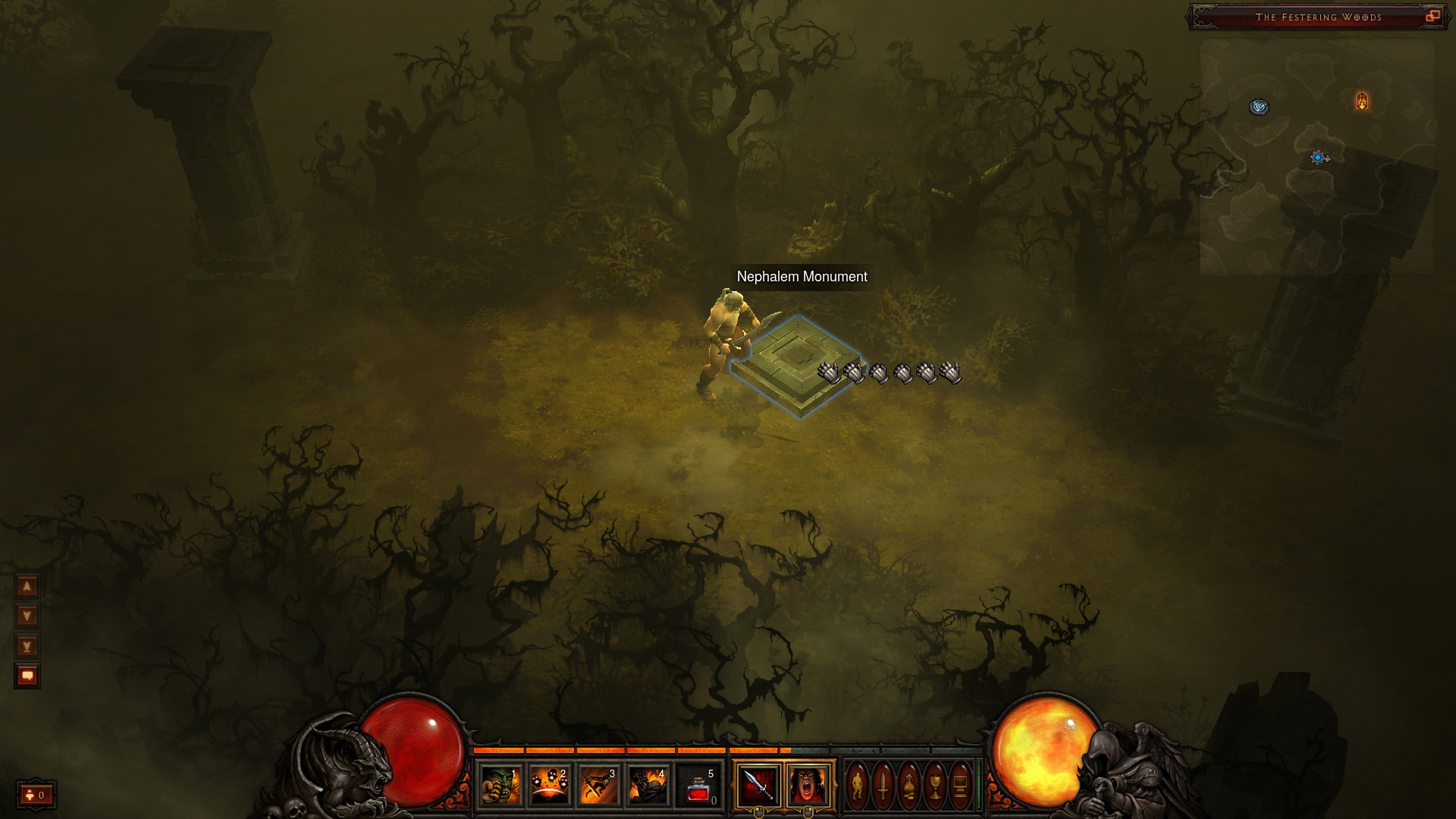The image size is (1456, 819).
Task: Use the flaming skulls skill in slot 2
Action: pyautogui.click(x=550, y=785)
